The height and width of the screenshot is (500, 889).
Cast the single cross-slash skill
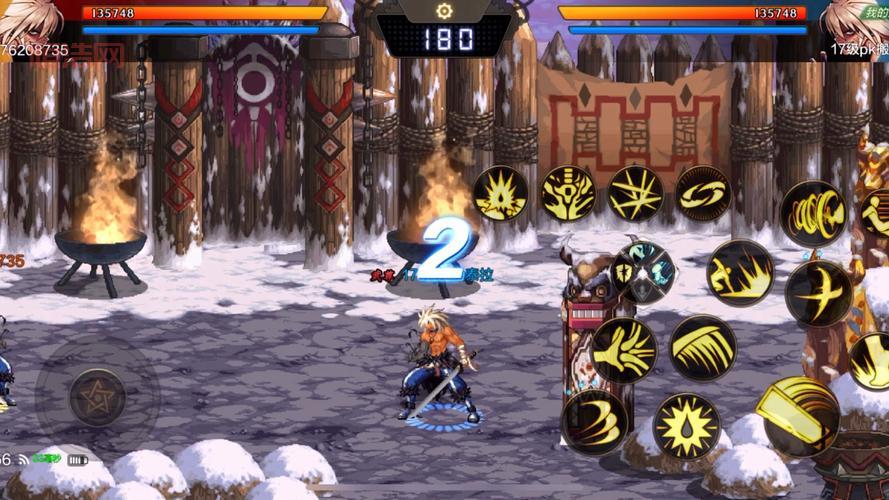coord(818,293)
